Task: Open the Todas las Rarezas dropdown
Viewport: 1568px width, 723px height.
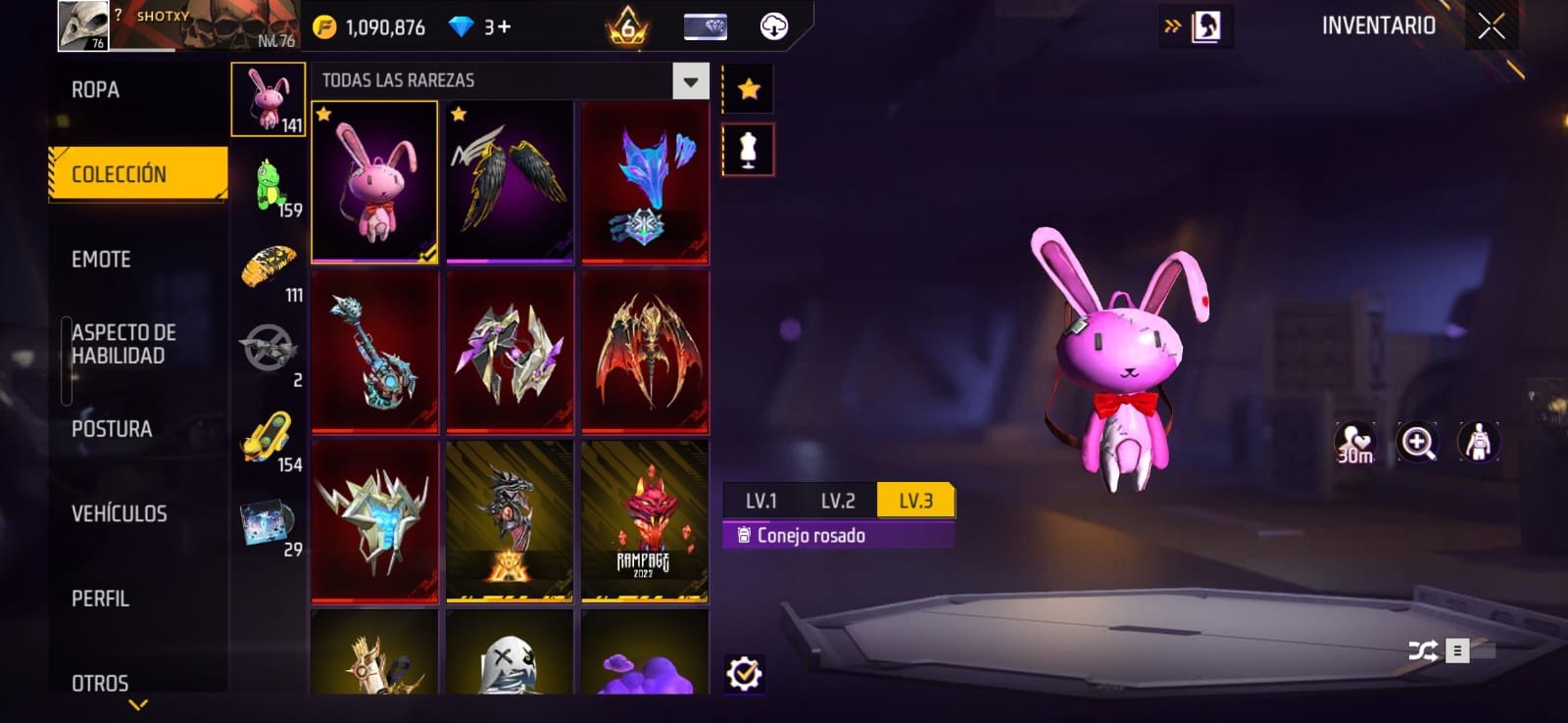Action: pos(690,81)
